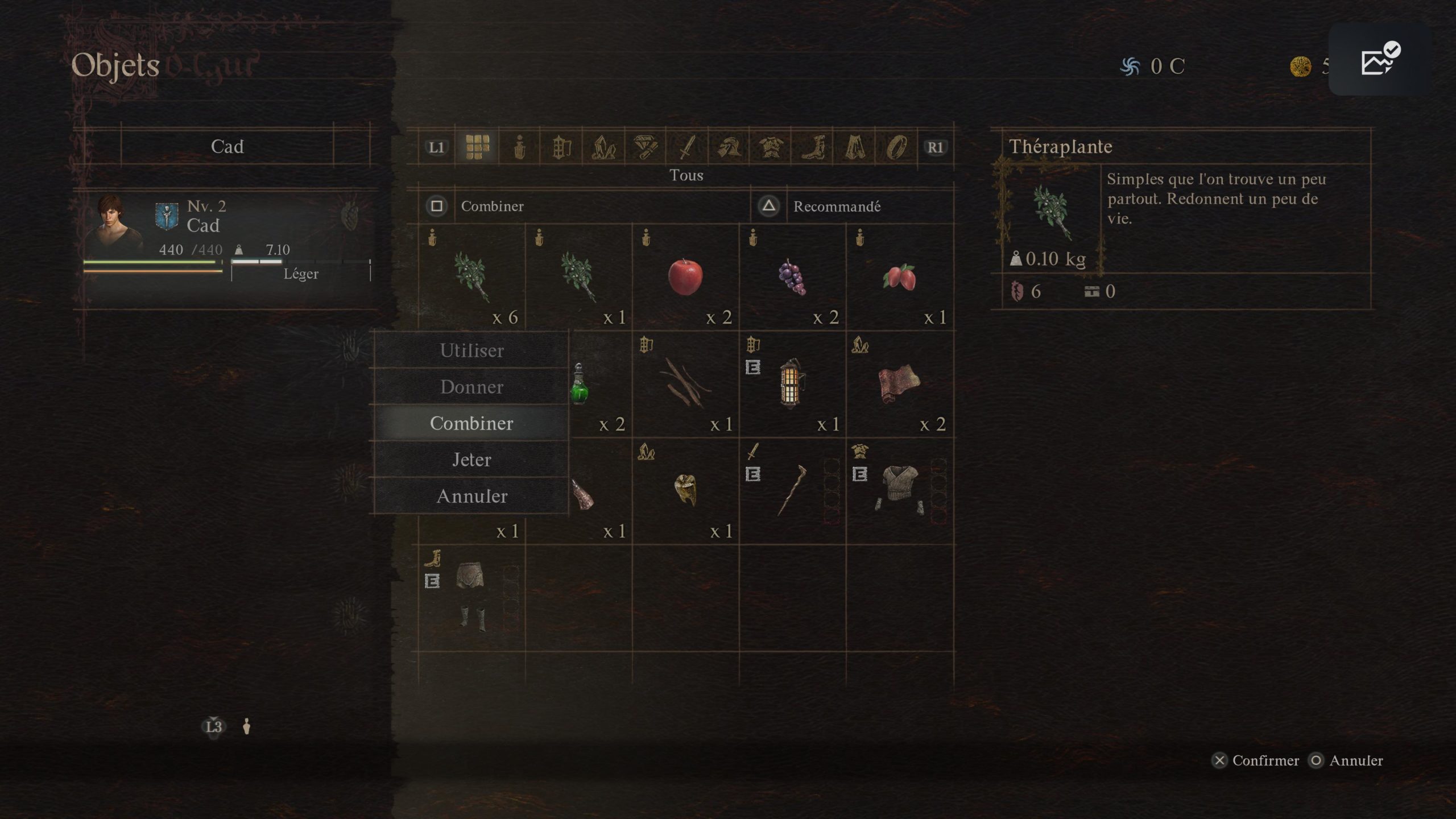
Task: Open the curatives flask tab
Action: click(519, 147)
